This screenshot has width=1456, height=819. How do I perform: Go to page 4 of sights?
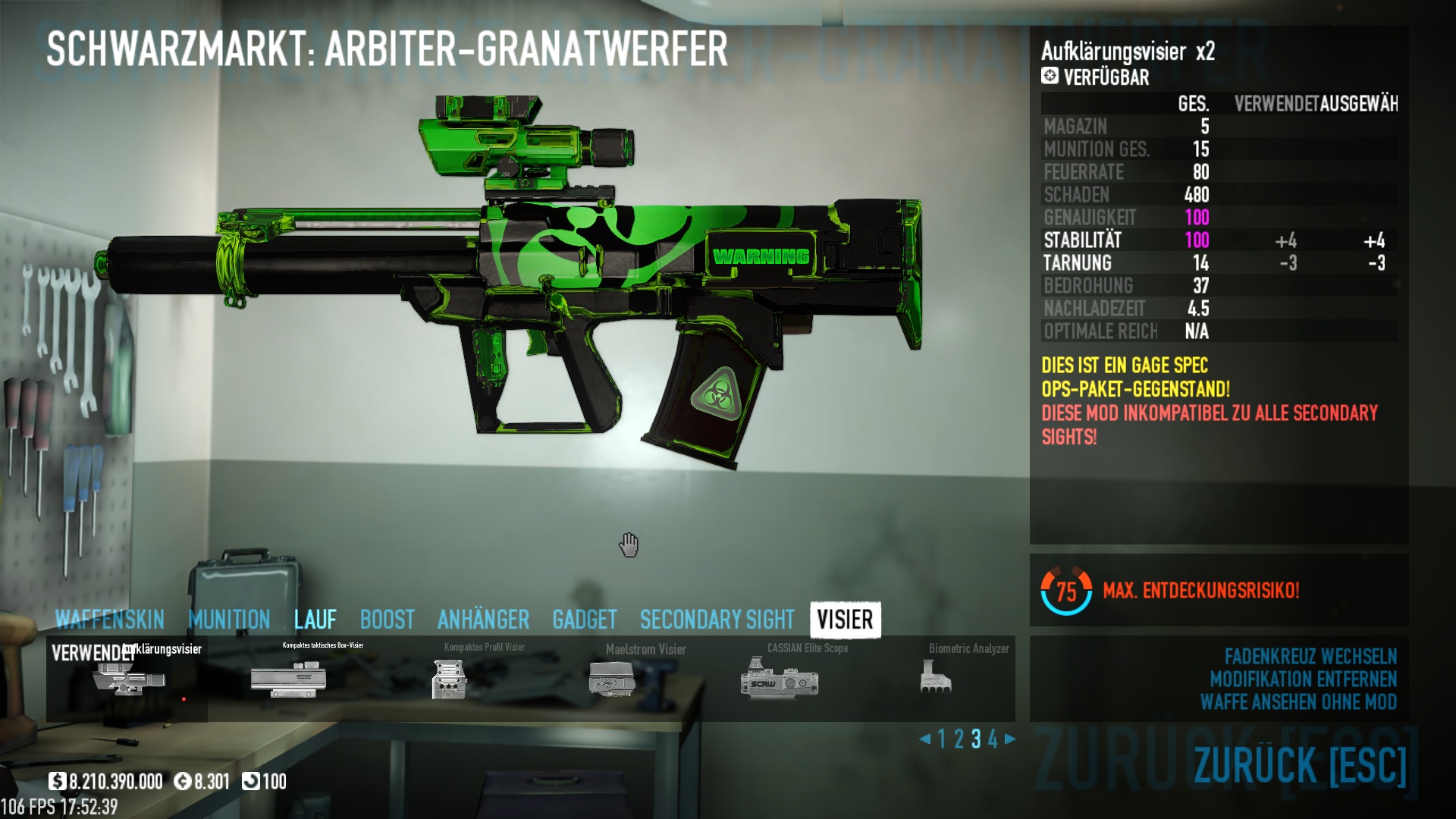[x=993, y=739]
